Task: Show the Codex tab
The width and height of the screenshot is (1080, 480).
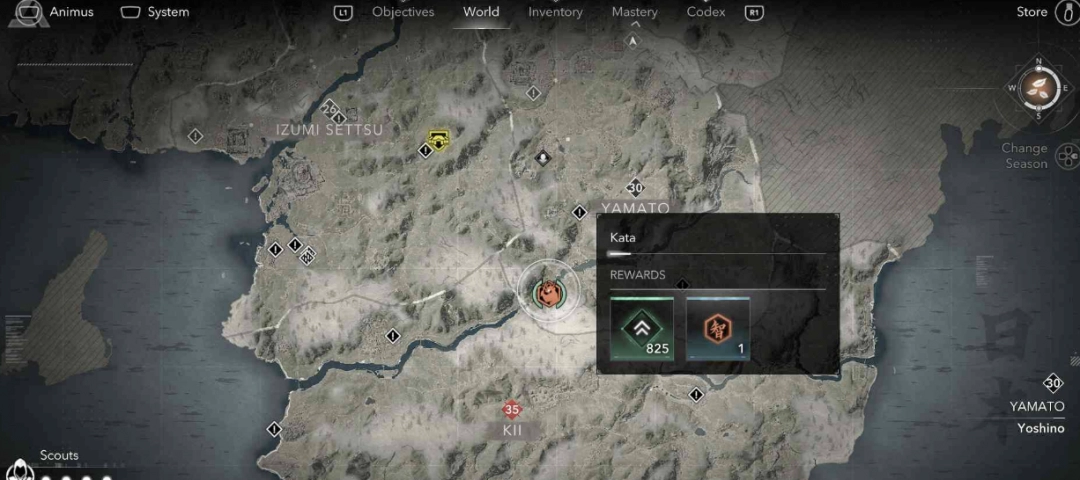Action: 706,12
